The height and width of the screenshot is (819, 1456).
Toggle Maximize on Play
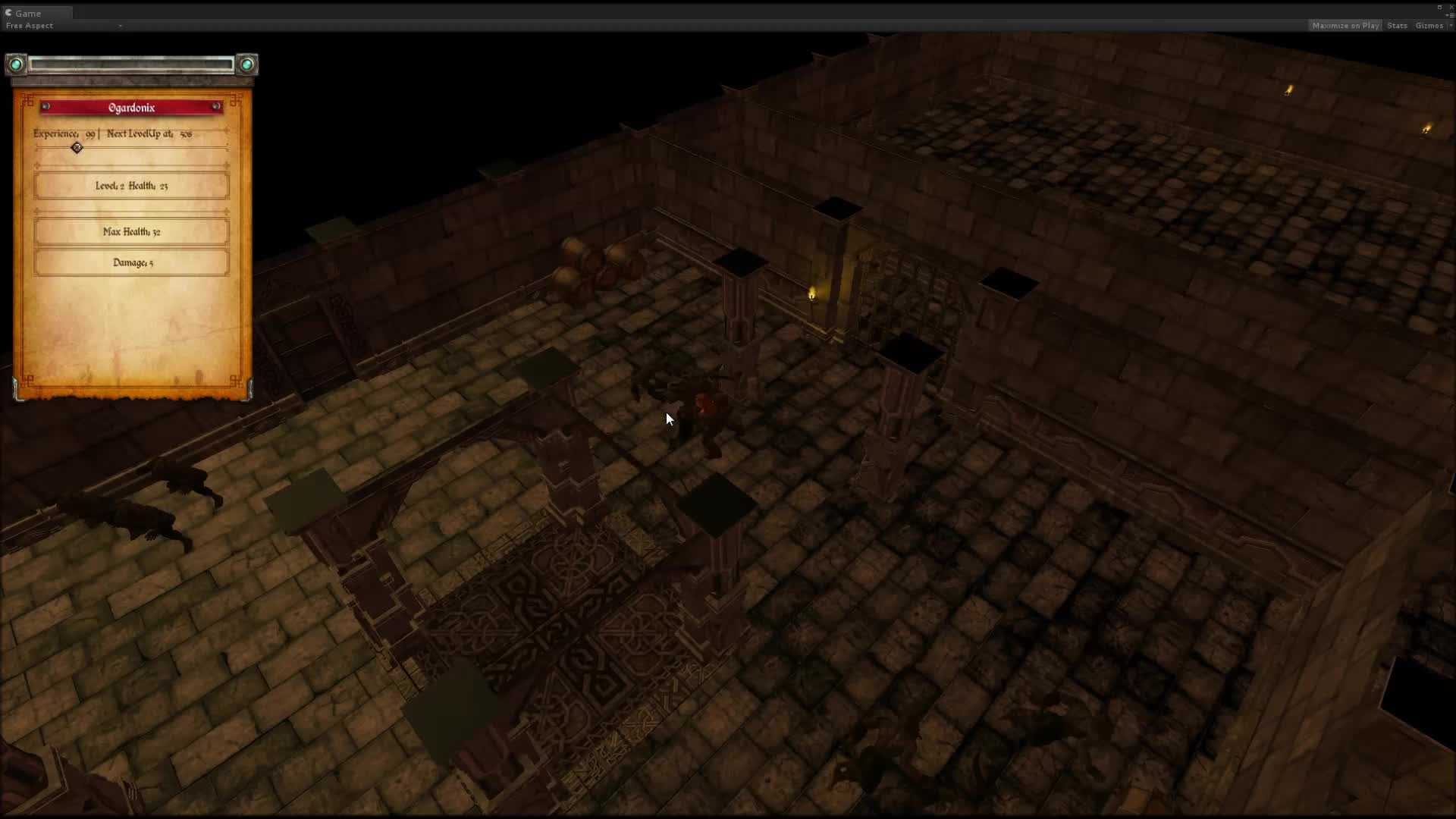coord(1345,25)
